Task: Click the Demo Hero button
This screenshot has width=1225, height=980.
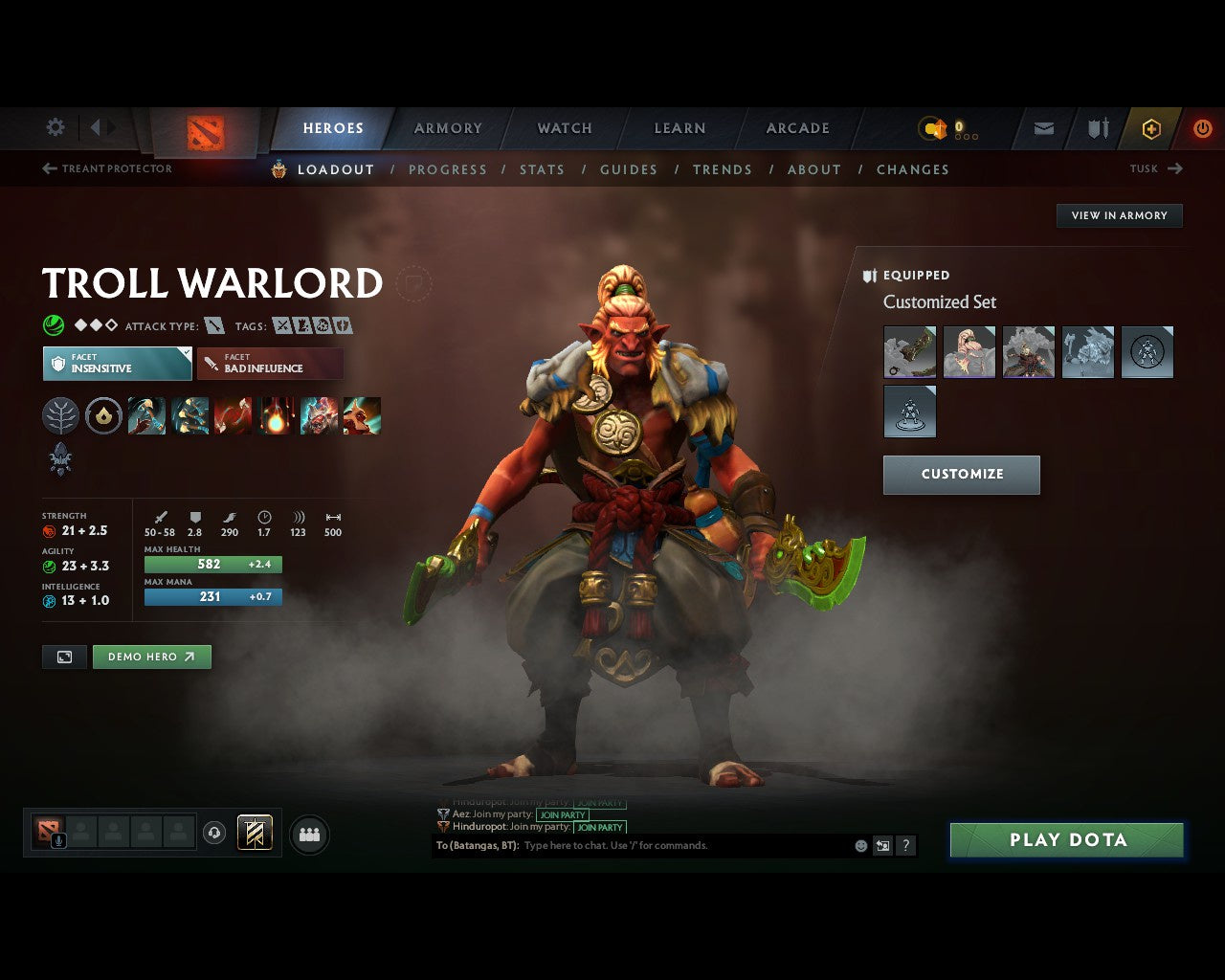Action: coord(151,657)
